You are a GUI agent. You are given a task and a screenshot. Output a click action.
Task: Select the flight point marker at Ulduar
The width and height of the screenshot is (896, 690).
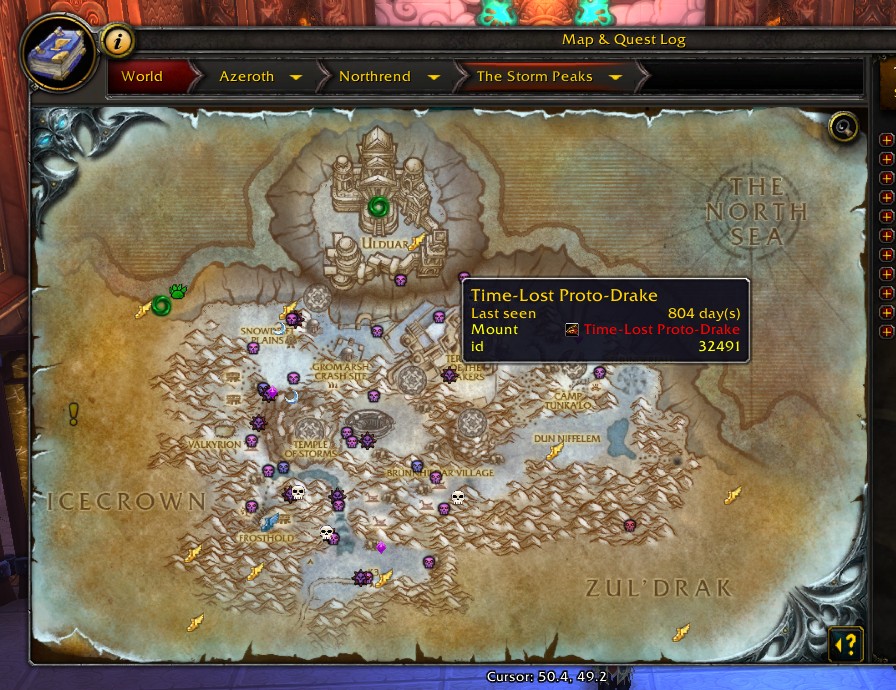[x=419, y=241]
